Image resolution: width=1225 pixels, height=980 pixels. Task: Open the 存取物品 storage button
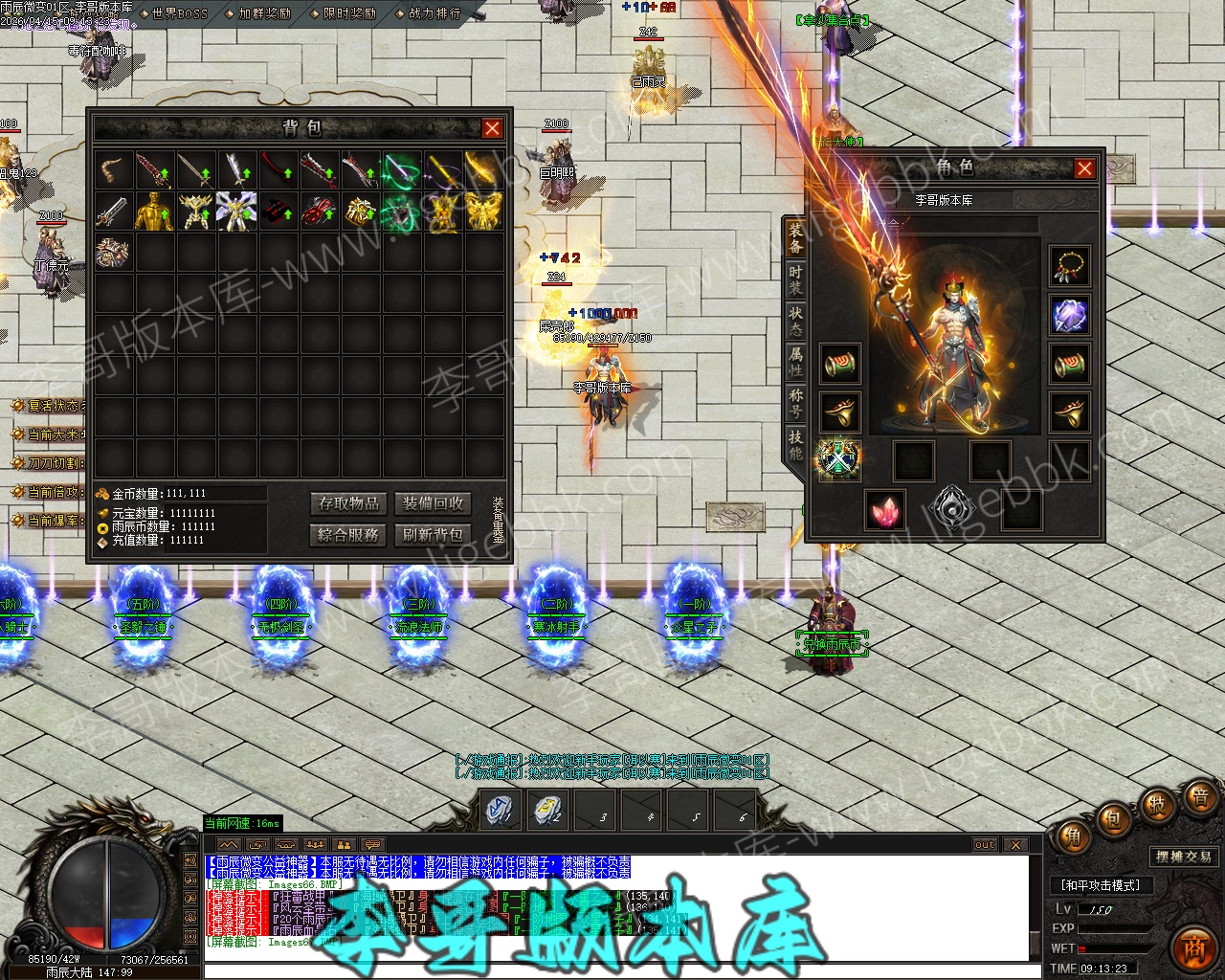pos(349,503)
